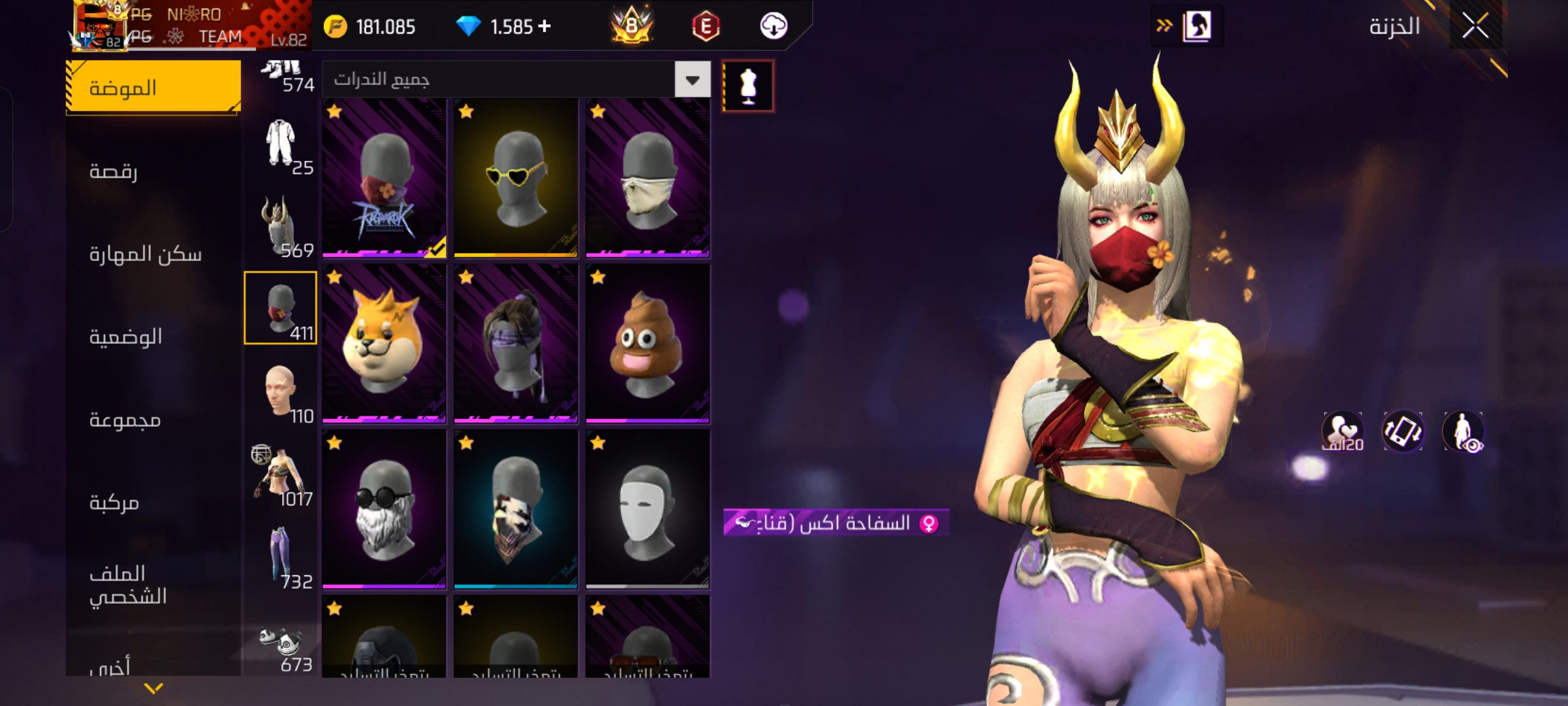Select the yellow heart sunglasses item
The image size is (1568, 706).
(515, 178)
